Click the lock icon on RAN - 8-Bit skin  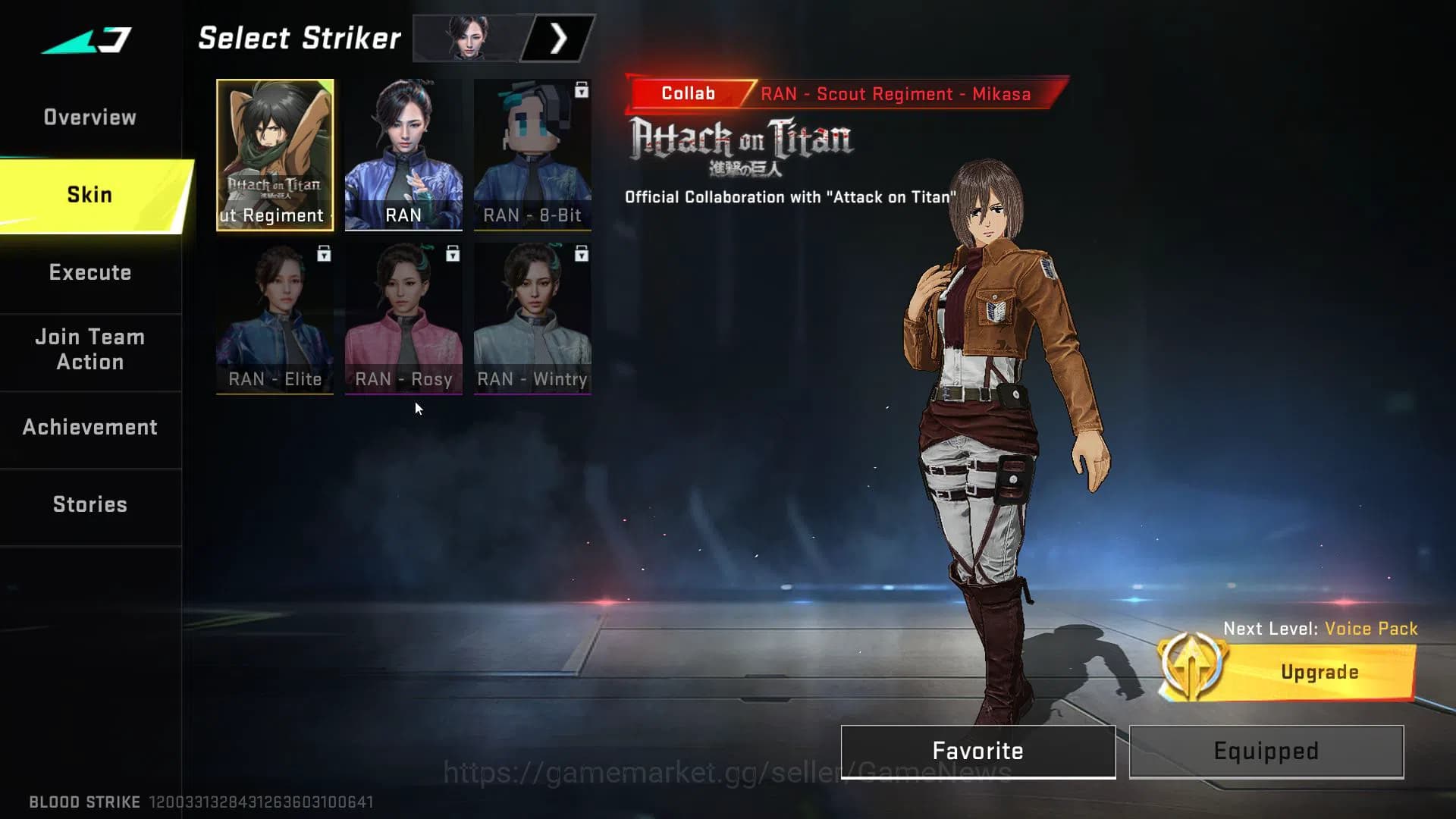pyautogui.click(x=580, y=89)
